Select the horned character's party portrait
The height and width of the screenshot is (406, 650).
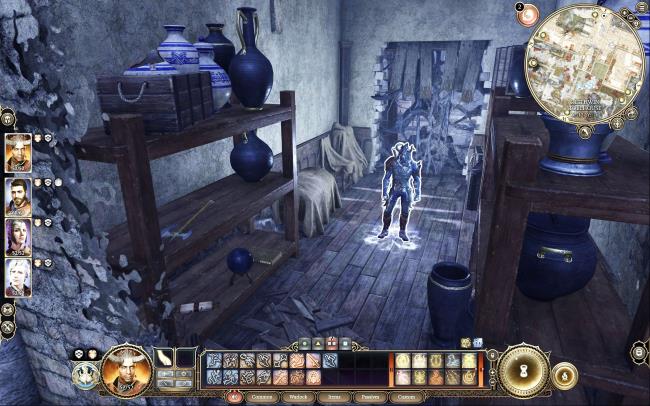pos(18,152)
